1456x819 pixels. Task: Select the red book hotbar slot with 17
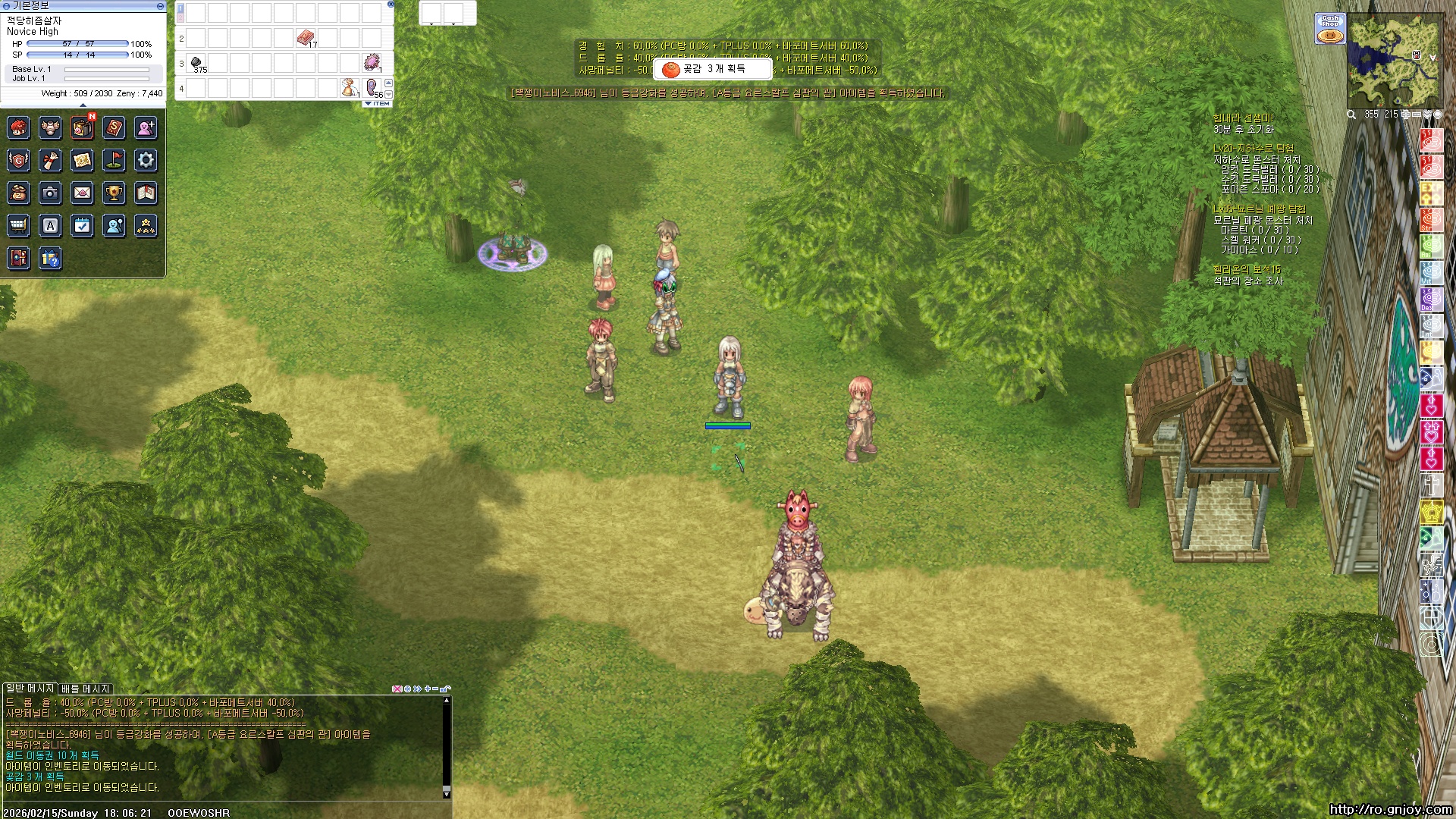(x=306, y=38)
